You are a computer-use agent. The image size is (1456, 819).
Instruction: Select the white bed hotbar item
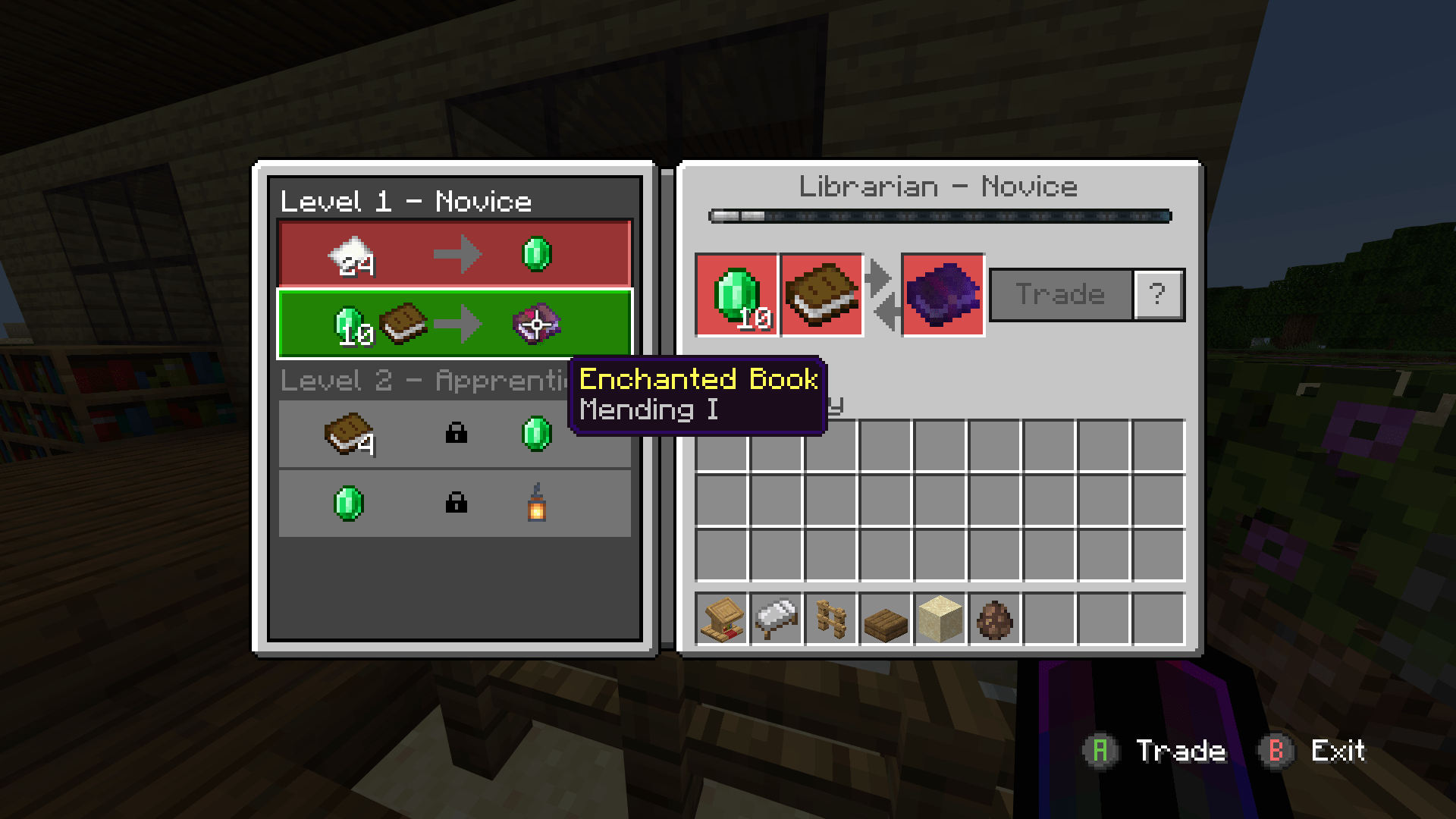coord(776,620)
